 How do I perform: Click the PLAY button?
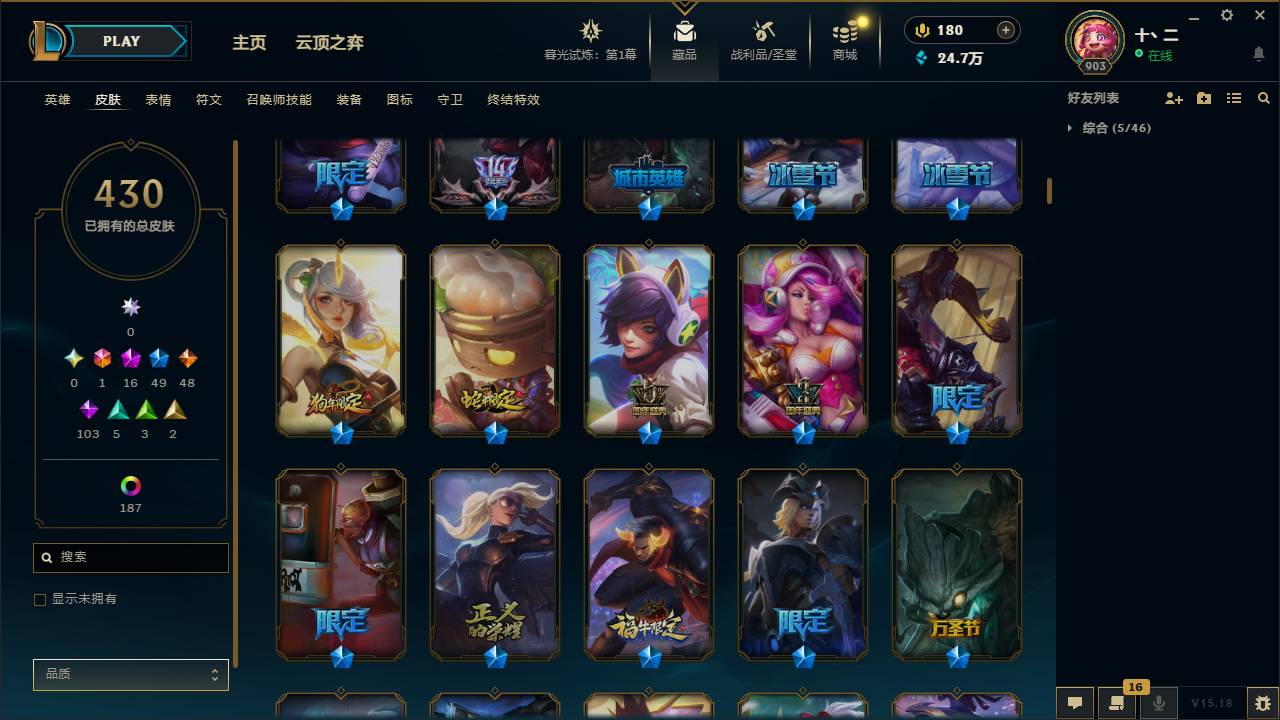121,41
